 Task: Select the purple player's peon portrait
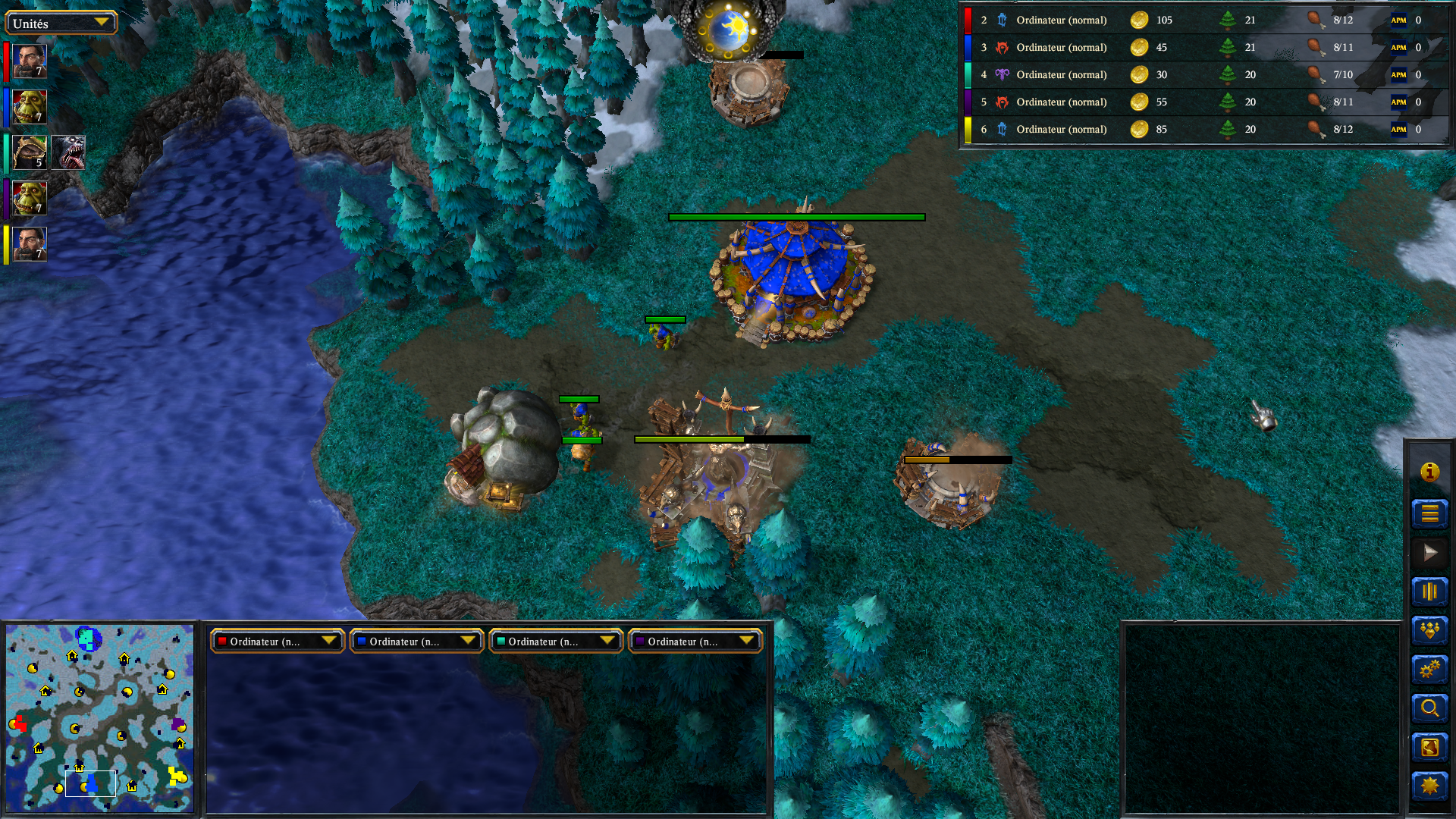point(30,198)
